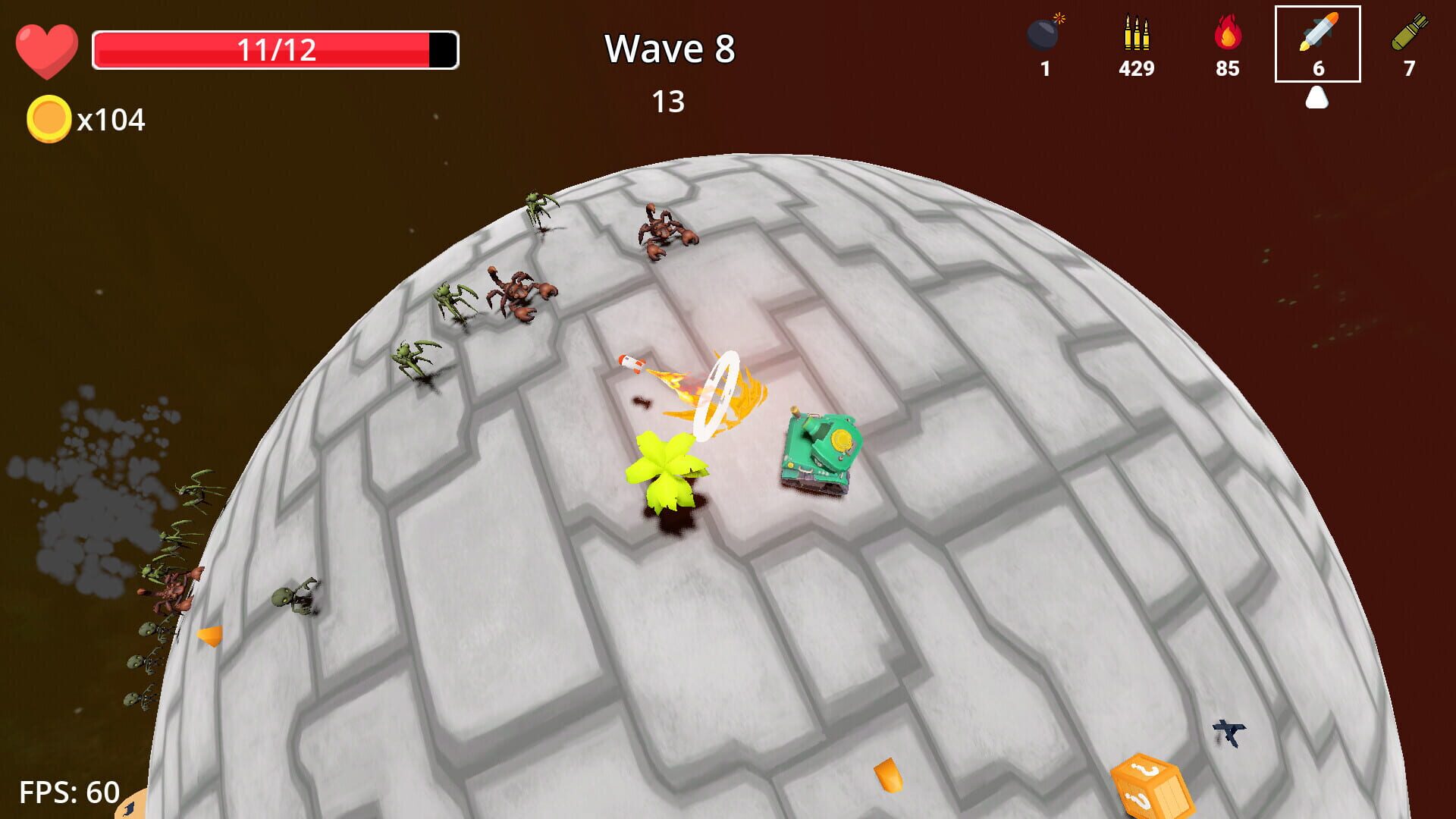Click the white pointer marker under the rocket slot
This screenshot has width=1456, height=819.
[x=1317, y=97]
